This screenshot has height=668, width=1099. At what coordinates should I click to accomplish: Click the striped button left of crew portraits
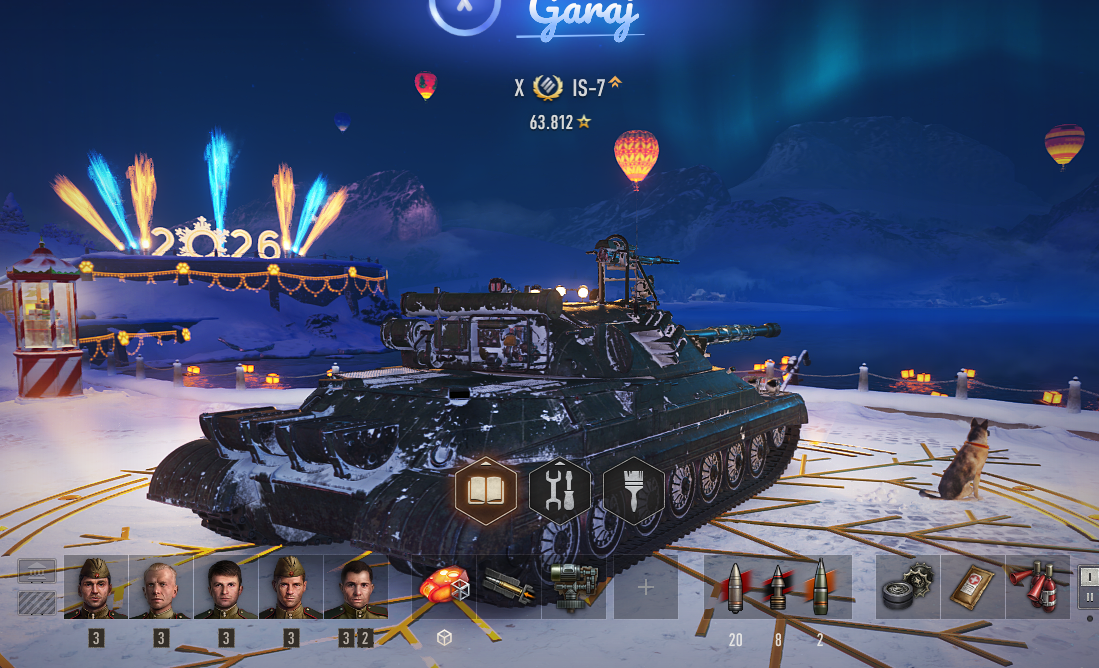click(37, 602)
